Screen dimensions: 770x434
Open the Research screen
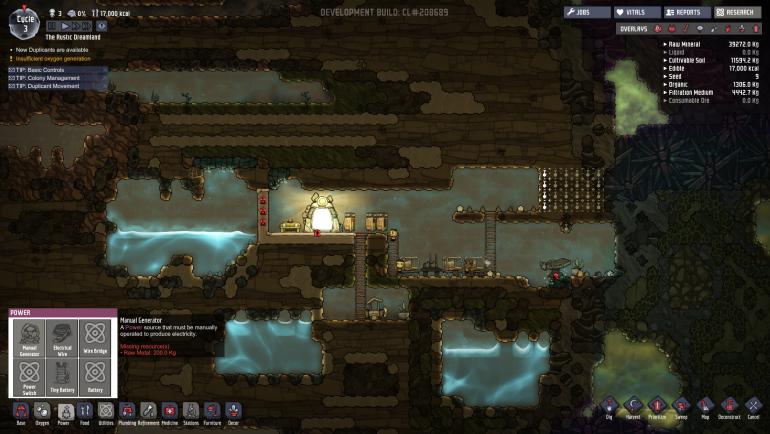point(739,13)
